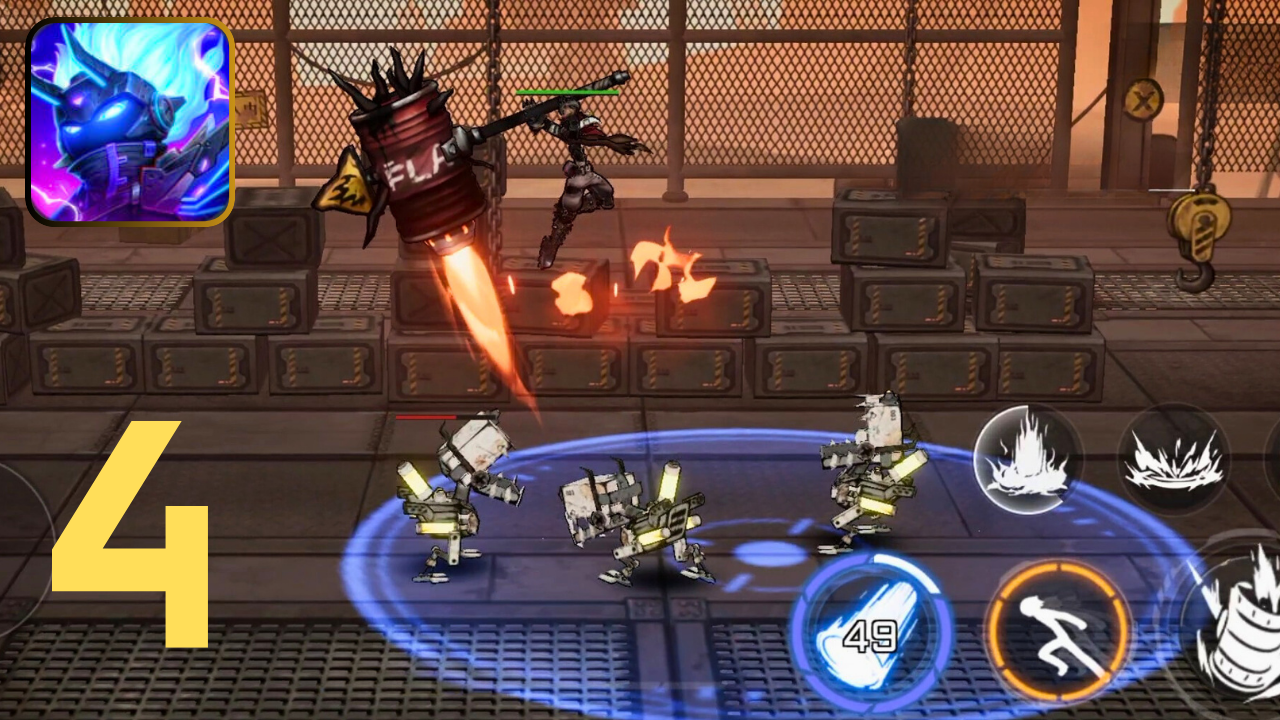Click the red enemy health bar
The height and width of the screenshot is (720, 1280).
point(430,417)
